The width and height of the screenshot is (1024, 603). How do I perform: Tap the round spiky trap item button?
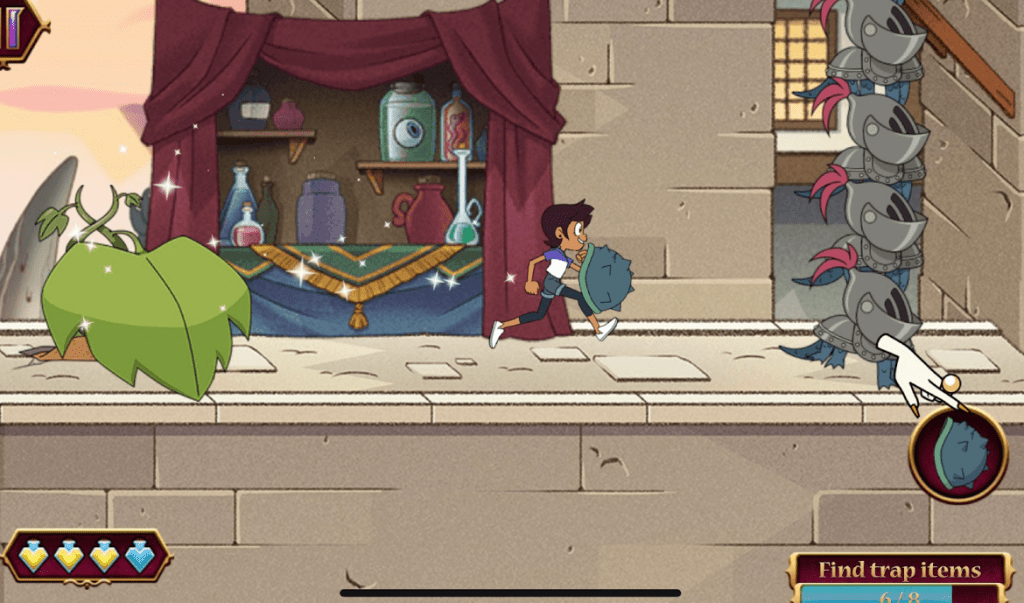click(x=958, y=455)
